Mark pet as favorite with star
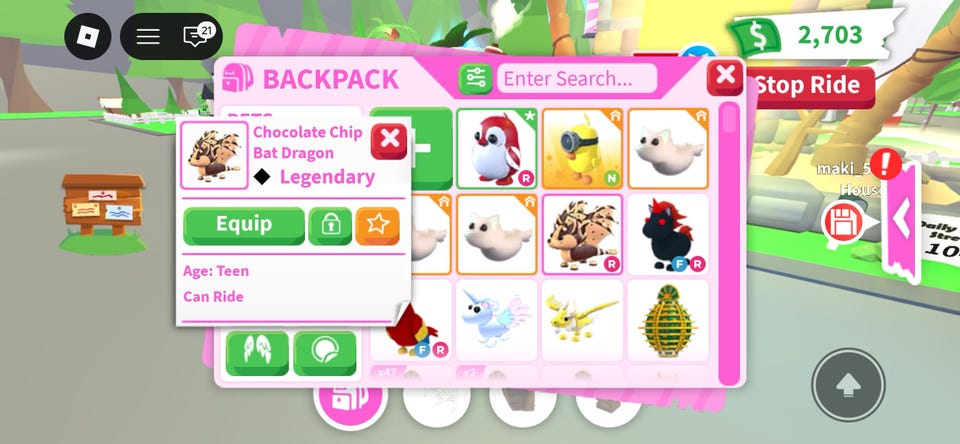960x444 pixels. [x=377, y=226]
